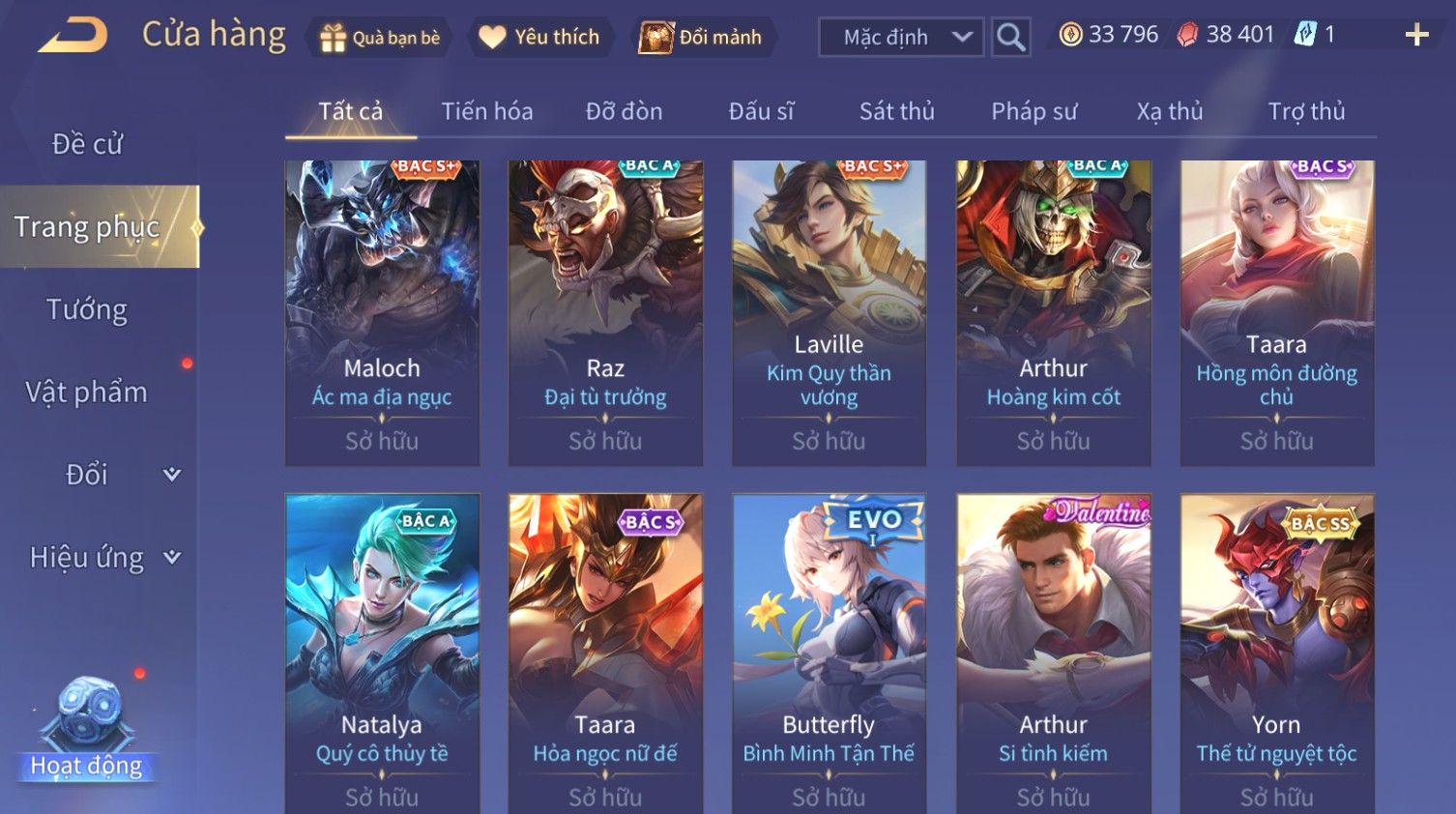Open the Mặc định sort dropdown
Screen dimensions: 1456x814
901,38
